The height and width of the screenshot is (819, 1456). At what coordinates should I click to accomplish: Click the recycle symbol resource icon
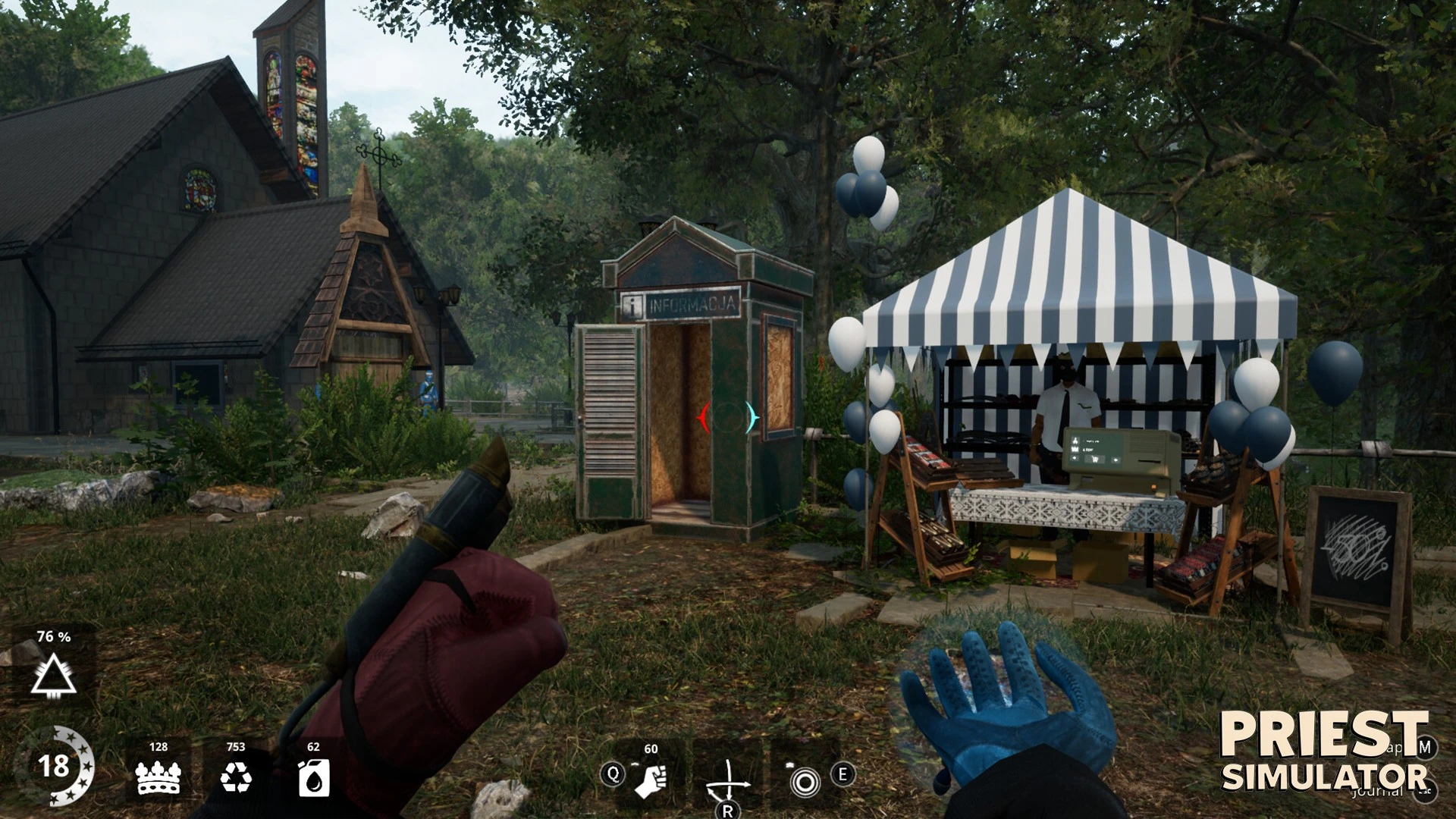pyautogui.click(x=236, y=777)
